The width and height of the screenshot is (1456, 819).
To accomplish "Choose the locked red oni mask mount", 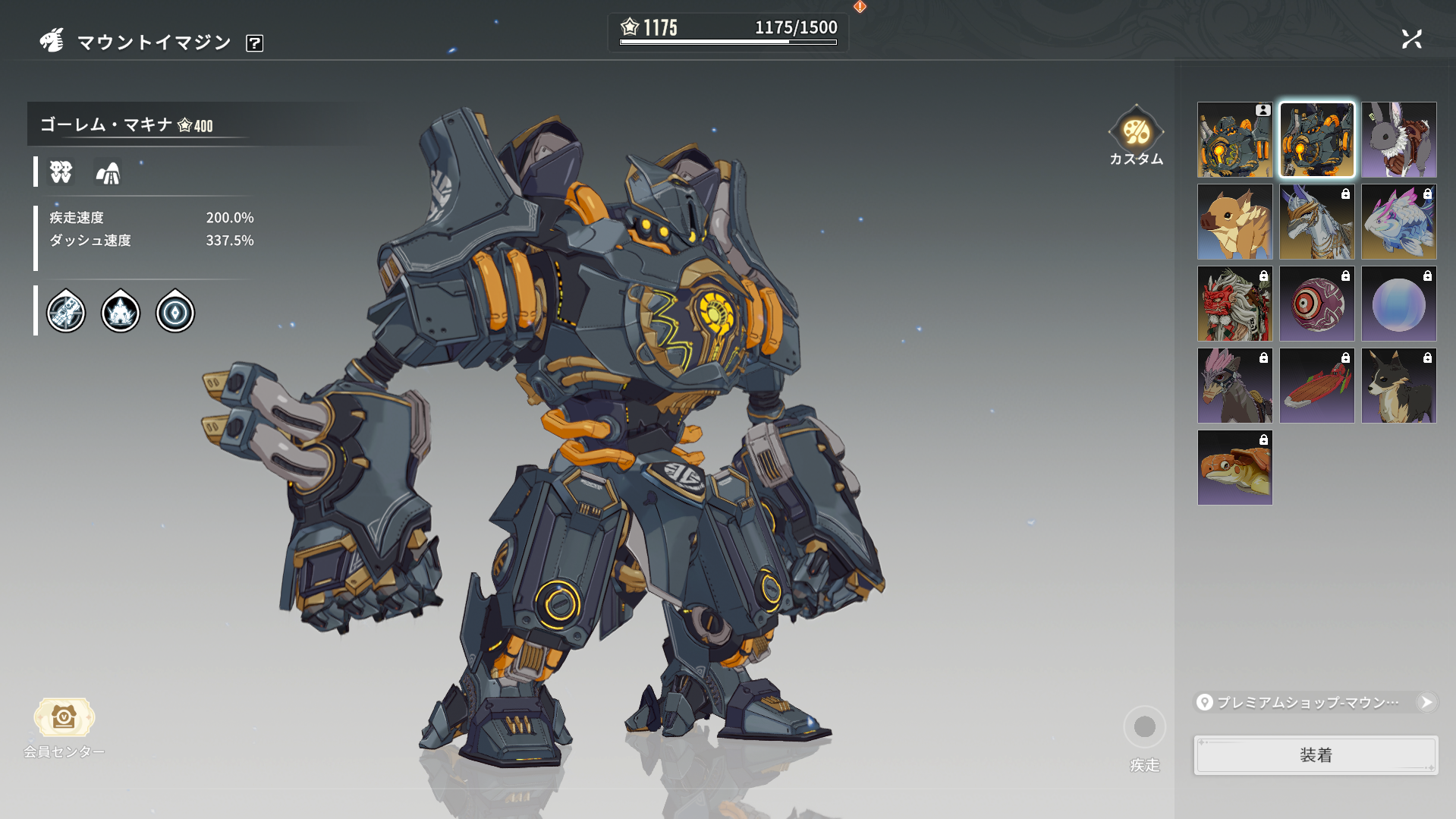I will [1234, 304].
